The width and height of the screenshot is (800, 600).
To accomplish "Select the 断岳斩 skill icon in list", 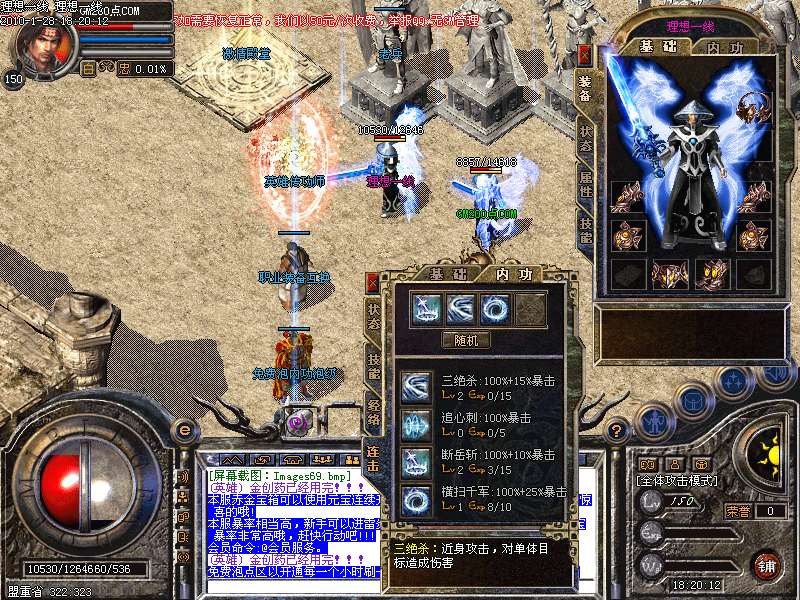I will click(416, 461).
